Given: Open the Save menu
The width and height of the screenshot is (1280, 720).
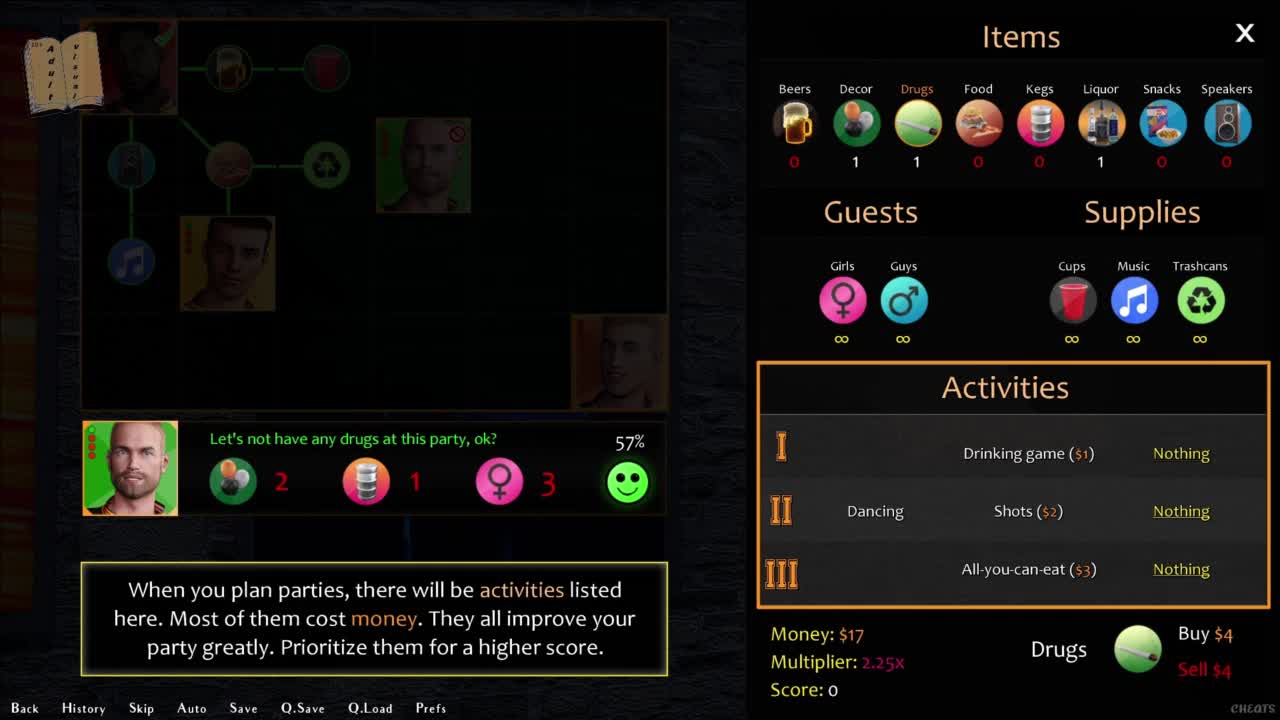Looking at the screenshot, I should point(243,708).
